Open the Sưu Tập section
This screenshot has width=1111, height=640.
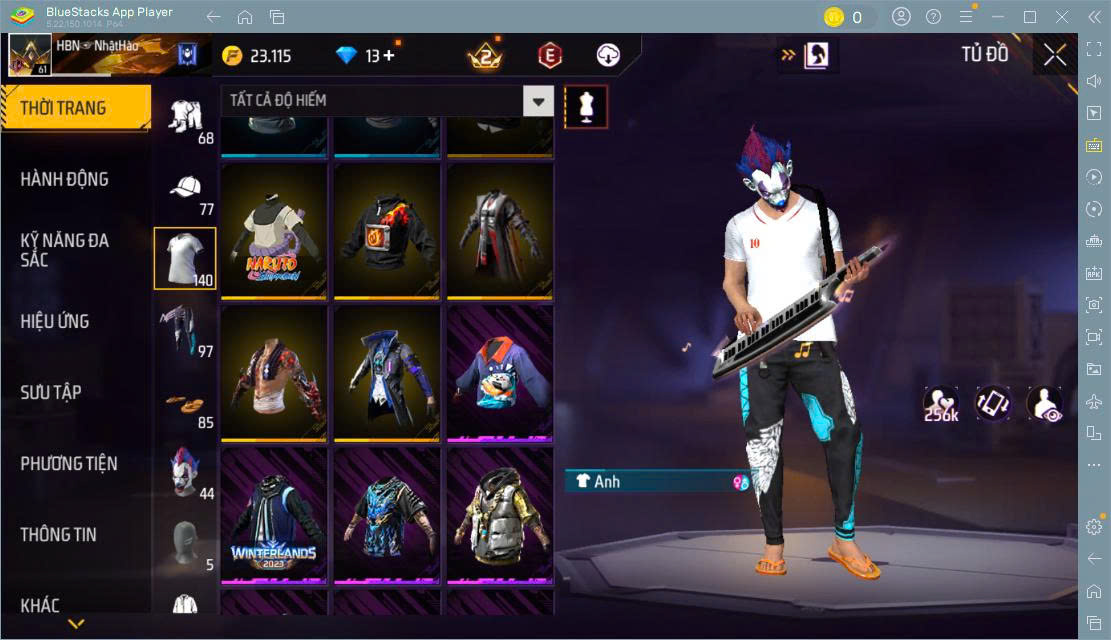point(51,392)
